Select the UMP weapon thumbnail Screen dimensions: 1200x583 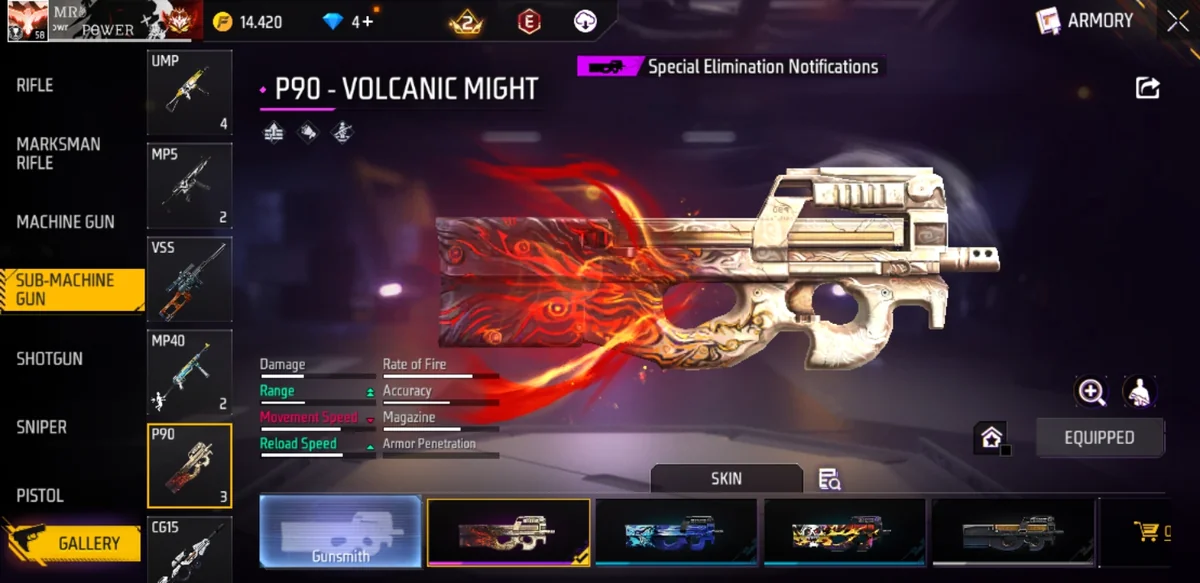pyautogui.click(x=189, y=93)
